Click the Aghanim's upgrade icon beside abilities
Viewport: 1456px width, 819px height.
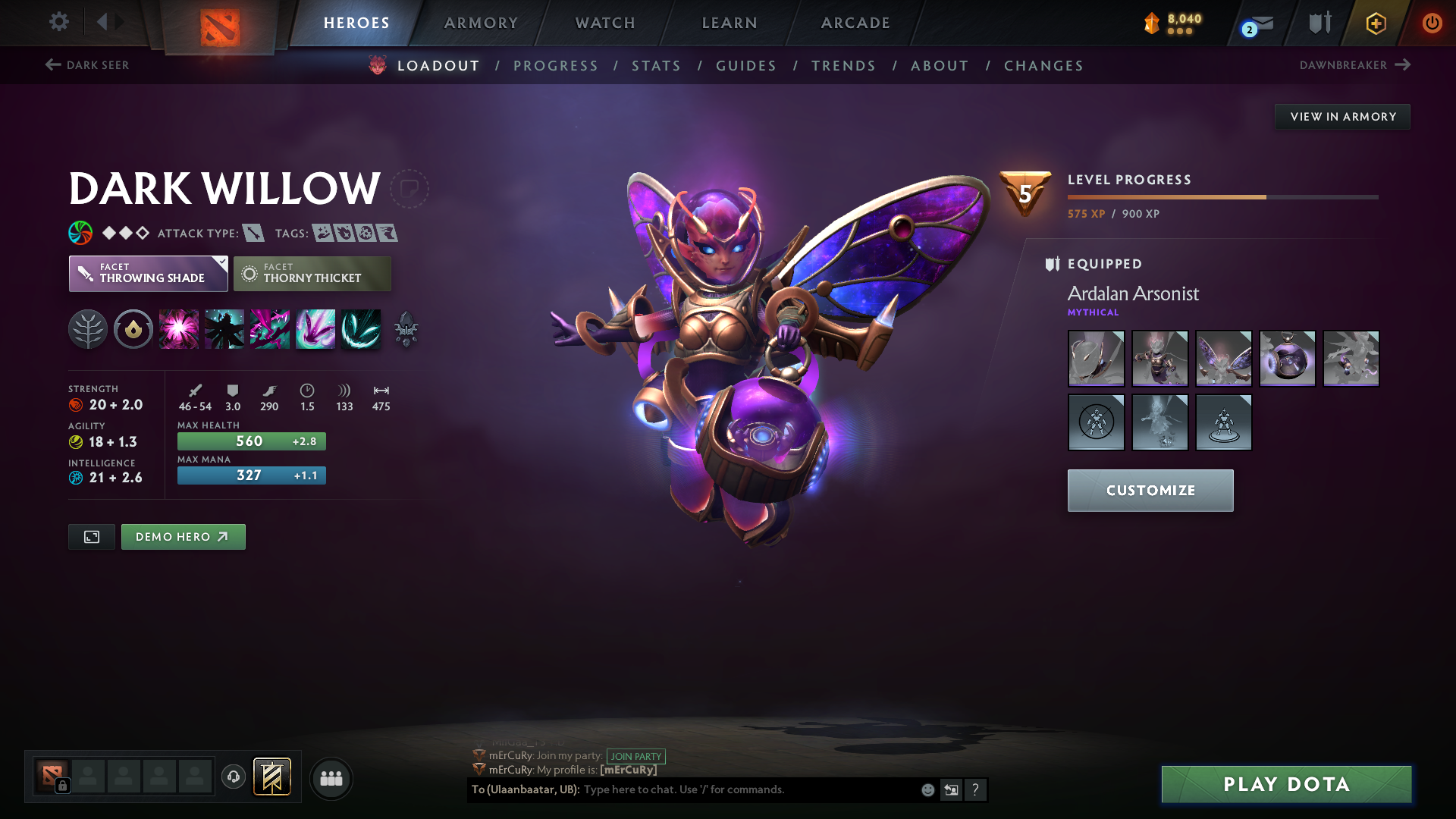coord(406,329)
